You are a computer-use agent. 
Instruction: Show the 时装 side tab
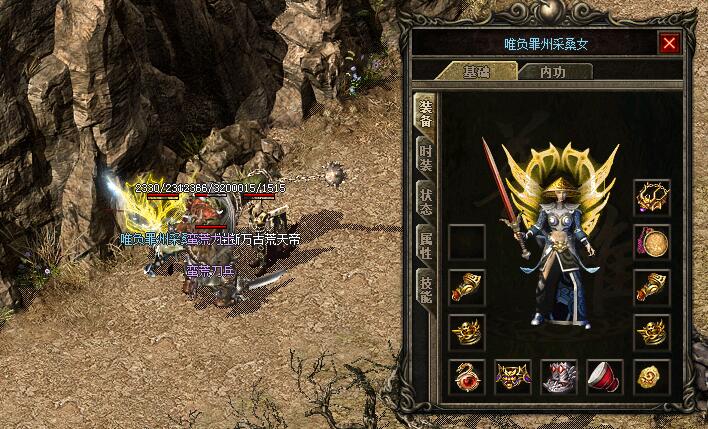tap(425, 155)
